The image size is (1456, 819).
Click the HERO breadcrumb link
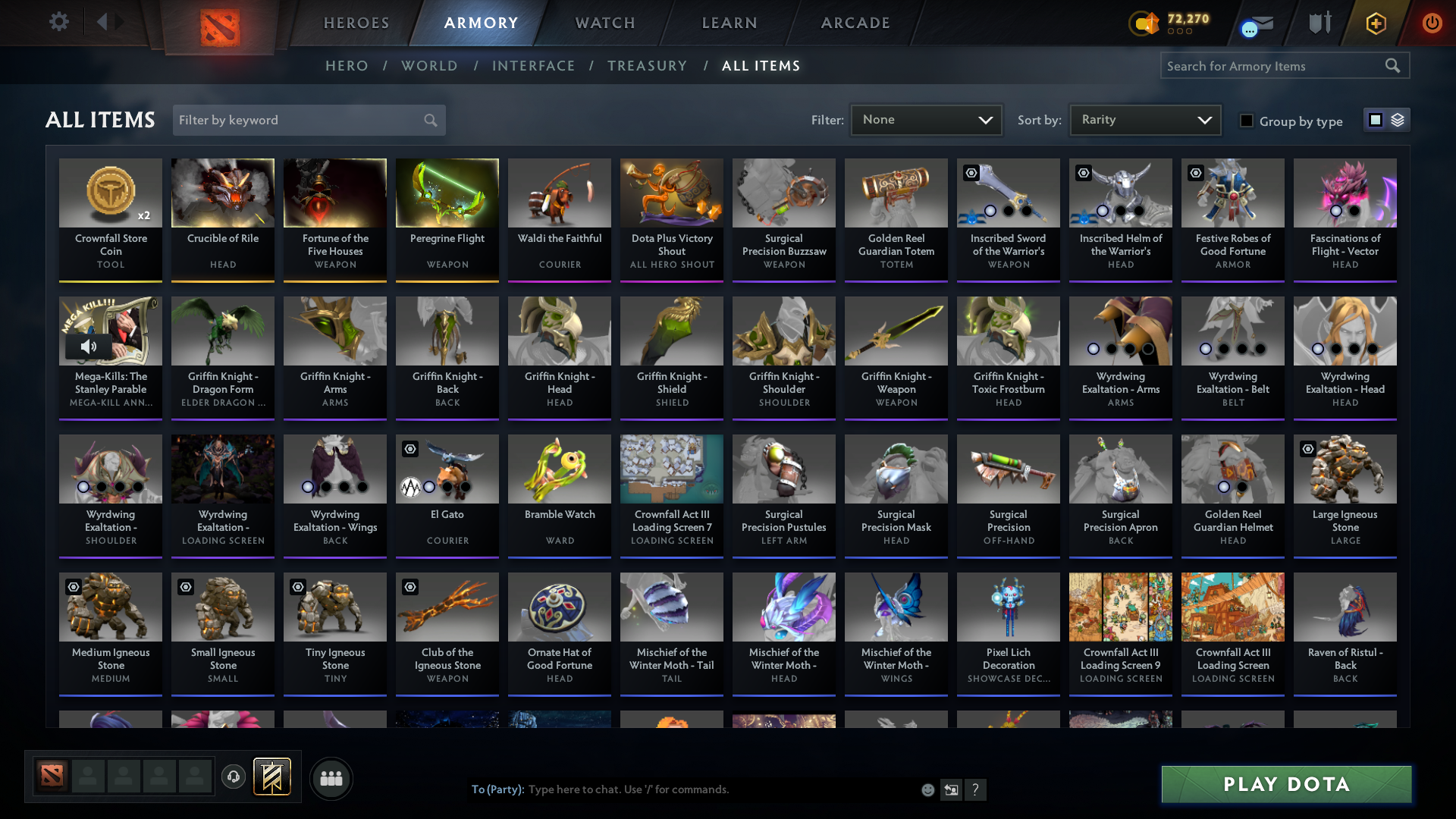[347, 66]
